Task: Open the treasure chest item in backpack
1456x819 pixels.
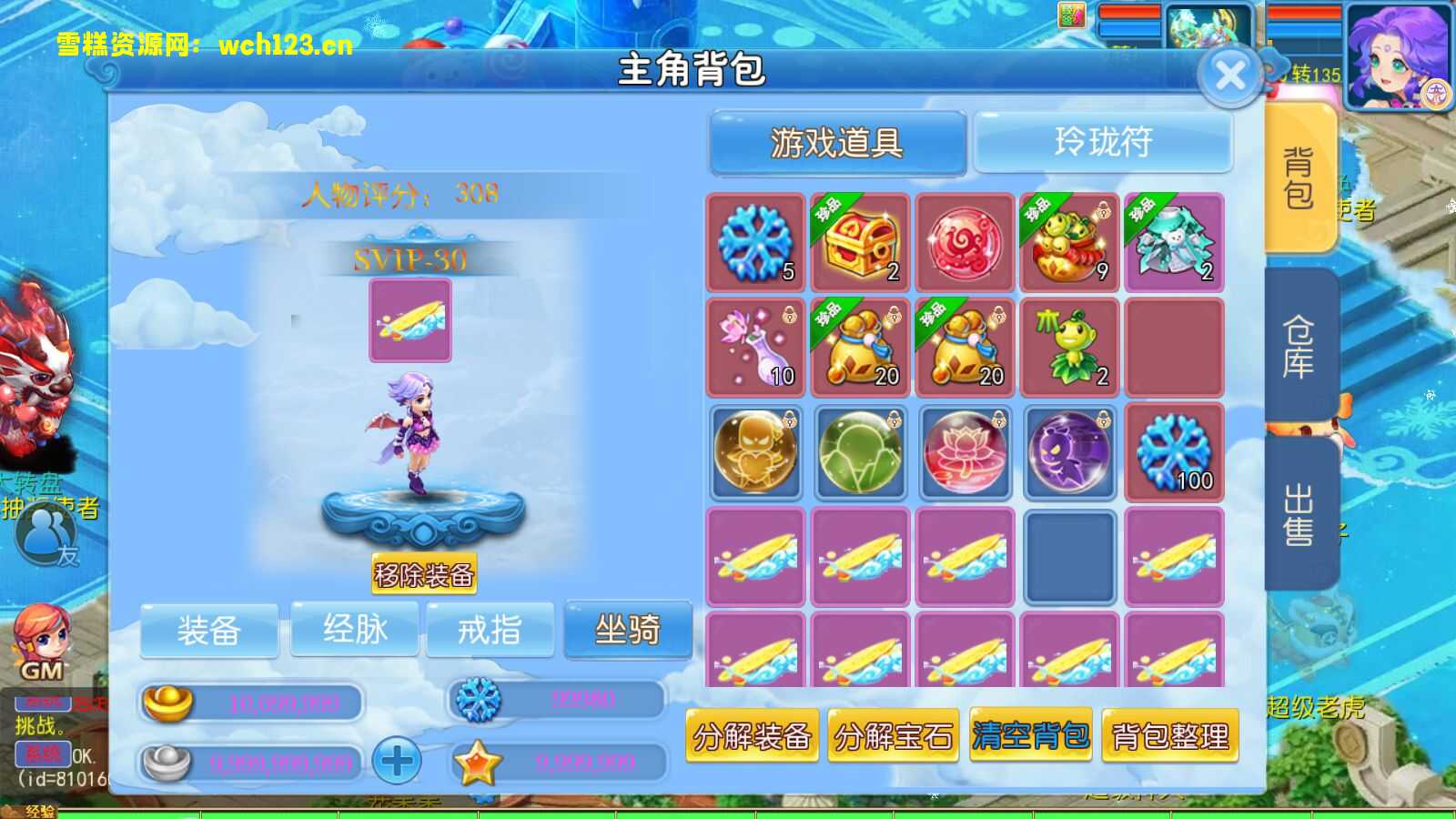Action: pyautogui.click(x=859, y=243)
